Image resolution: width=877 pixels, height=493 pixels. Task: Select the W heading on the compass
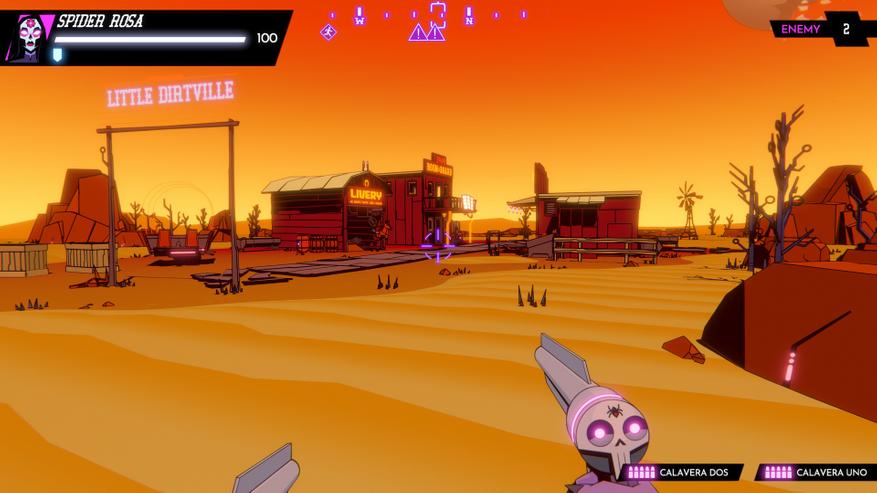[x=359, y=17]
